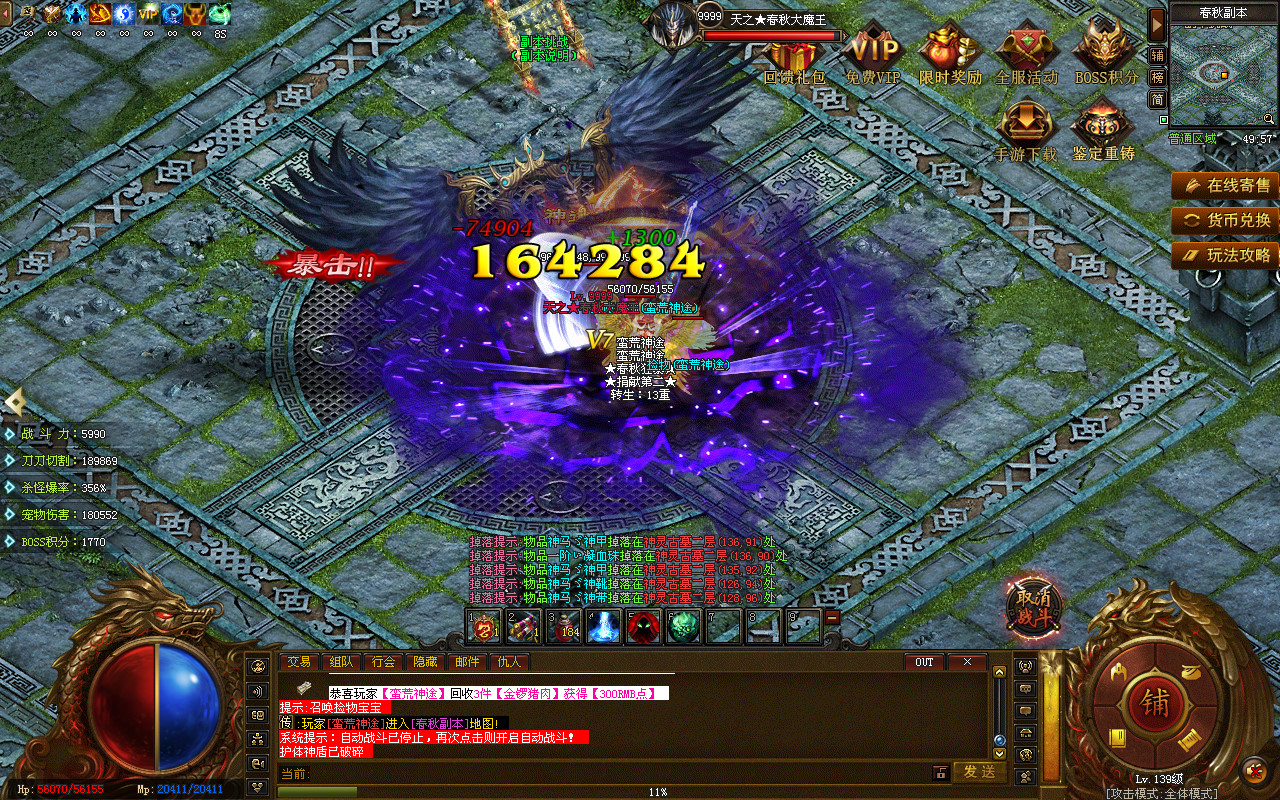Open the 货币兑换 currency exchange
The height and width of the screenshot is (800, 1280).
[1226, 220]
